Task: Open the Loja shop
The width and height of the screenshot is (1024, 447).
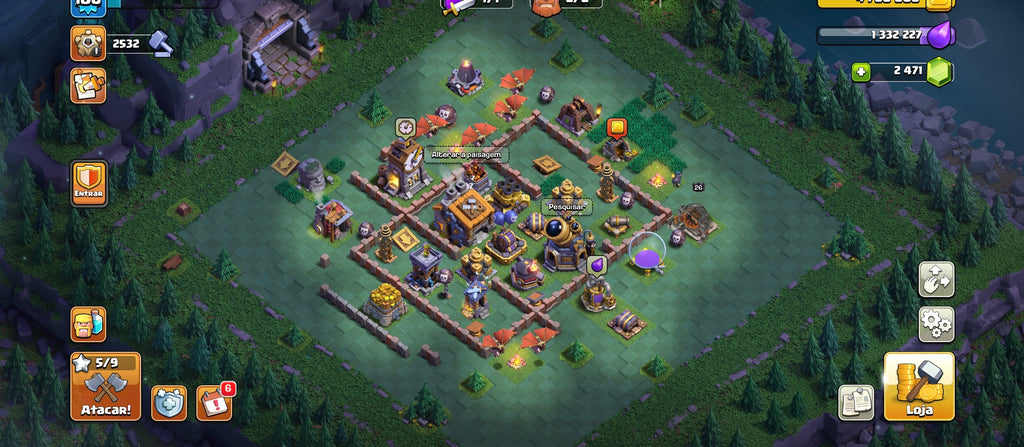Action: (918, 385)
